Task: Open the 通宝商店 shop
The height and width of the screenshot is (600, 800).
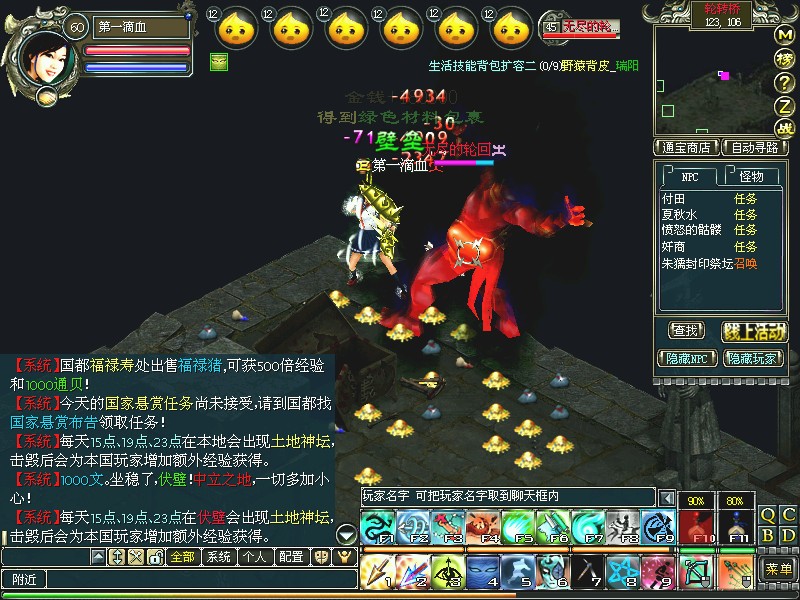Action: tap(687, 147)
